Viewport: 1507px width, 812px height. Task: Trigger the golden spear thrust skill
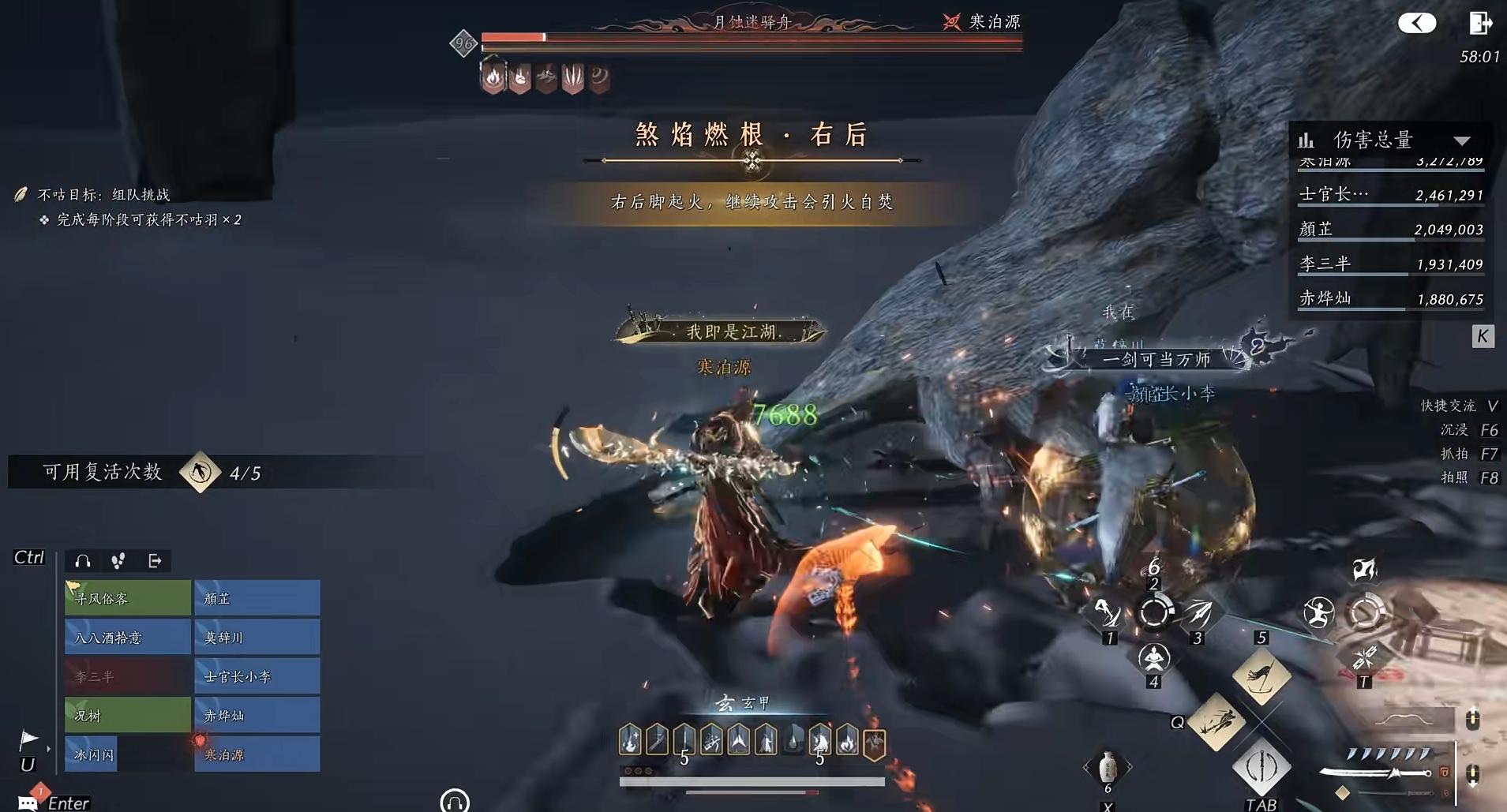(x=1216, y=721)
